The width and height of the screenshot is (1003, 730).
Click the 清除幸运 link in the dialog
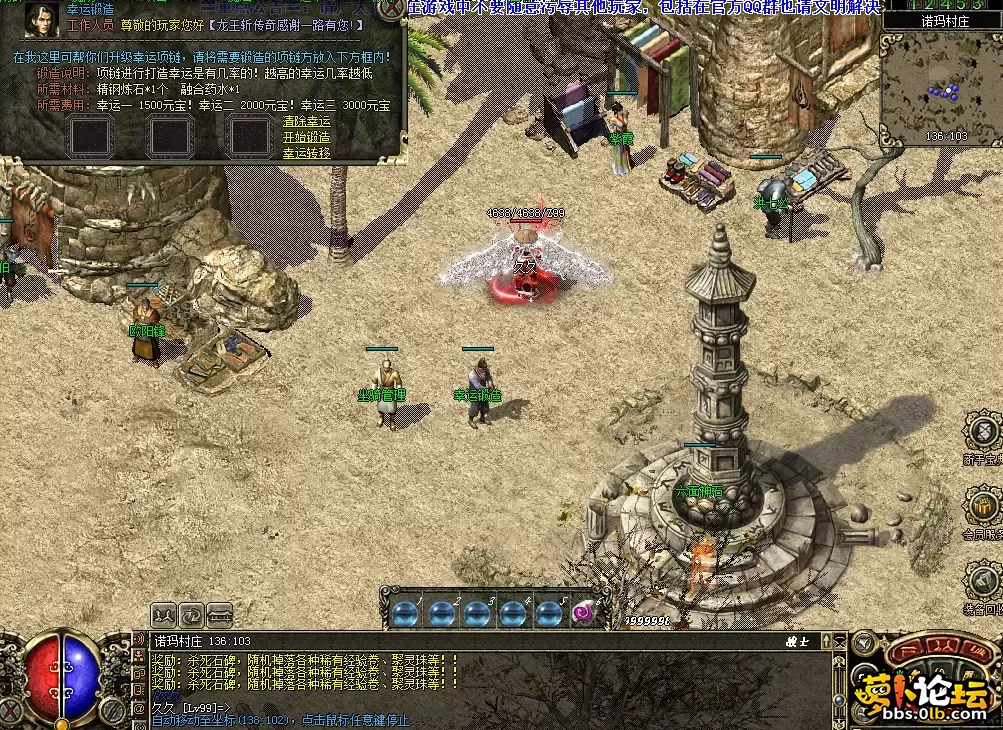tap(306, 122)
